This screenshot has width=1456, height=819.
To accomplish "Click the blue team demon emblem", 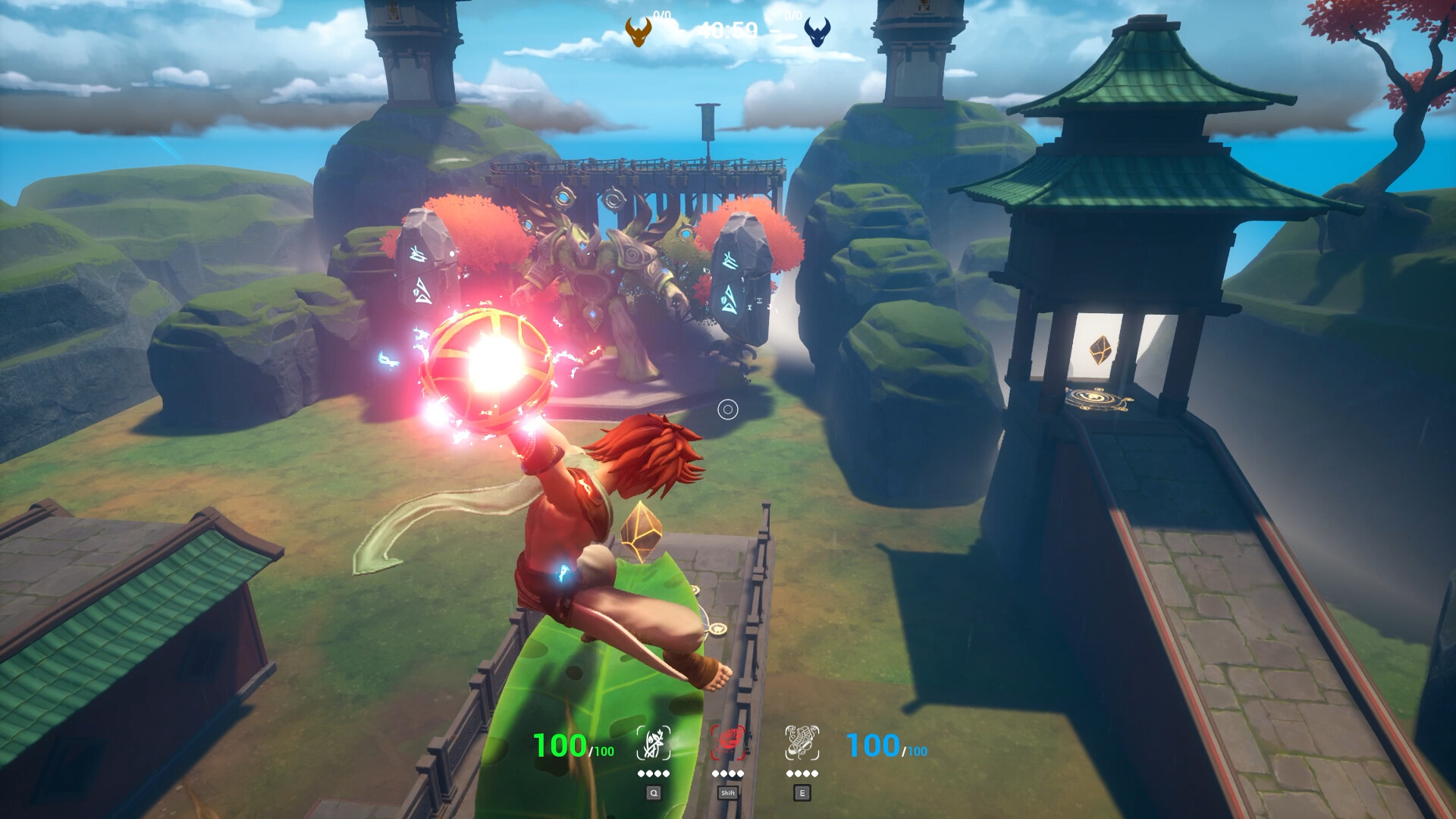I will click(x=819, y=32).
